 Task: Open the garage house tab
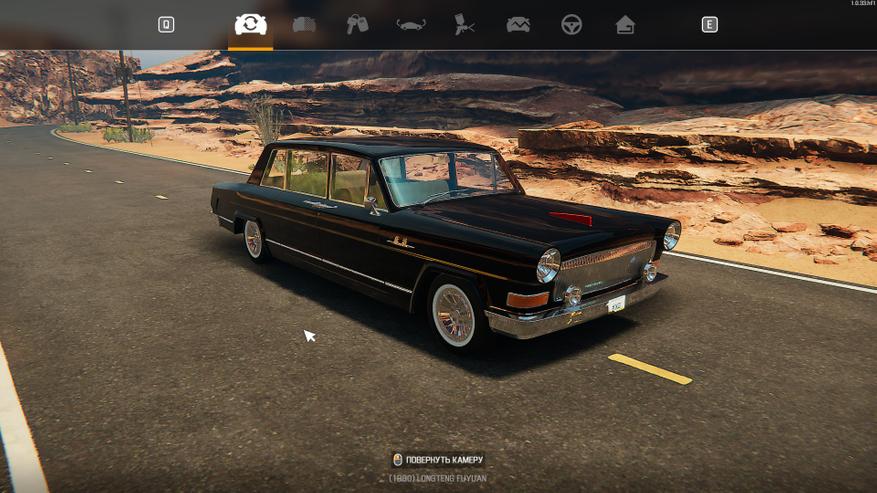pos(625,24)
